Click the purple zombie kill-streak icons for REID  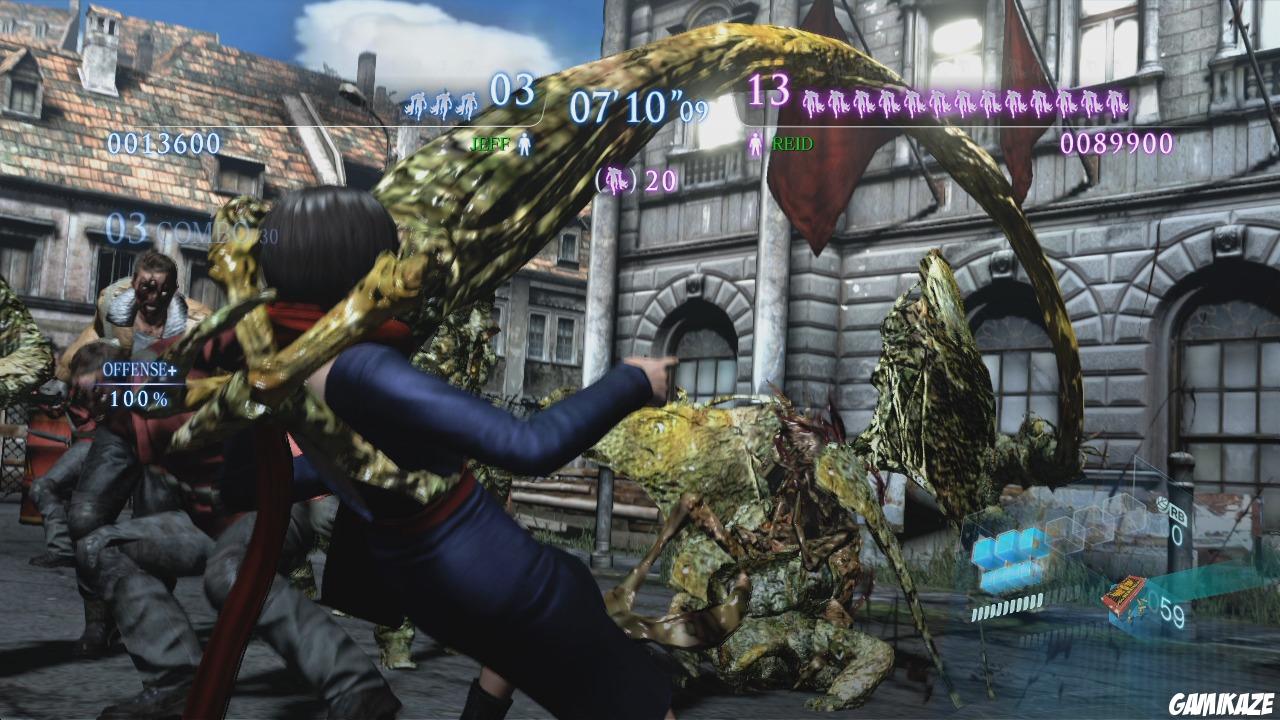965,103
